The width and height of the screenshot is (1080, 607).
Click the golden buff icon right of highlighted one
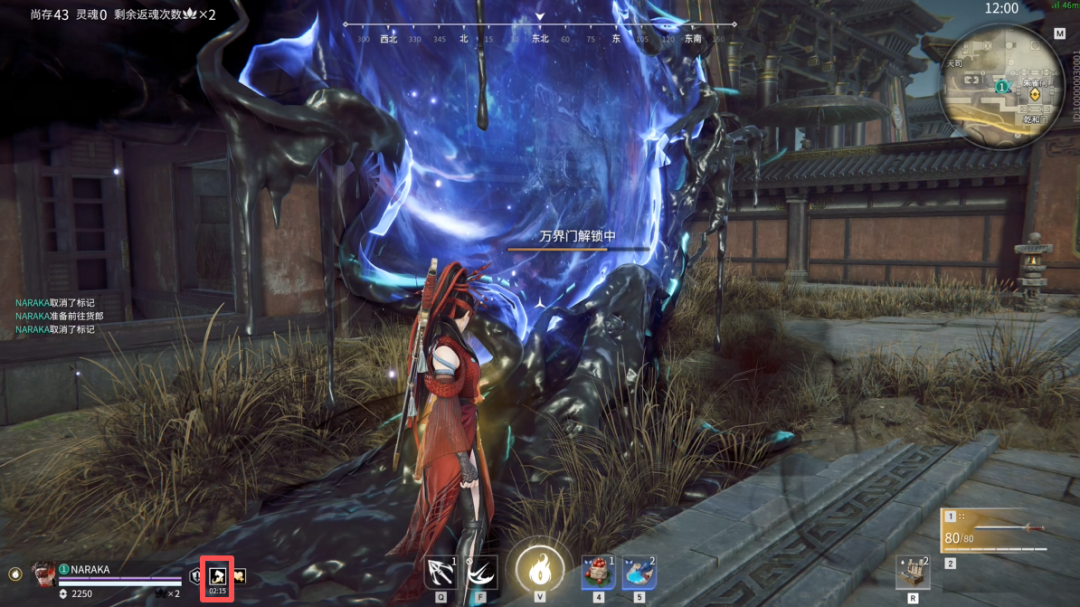[x=239, y=577]
